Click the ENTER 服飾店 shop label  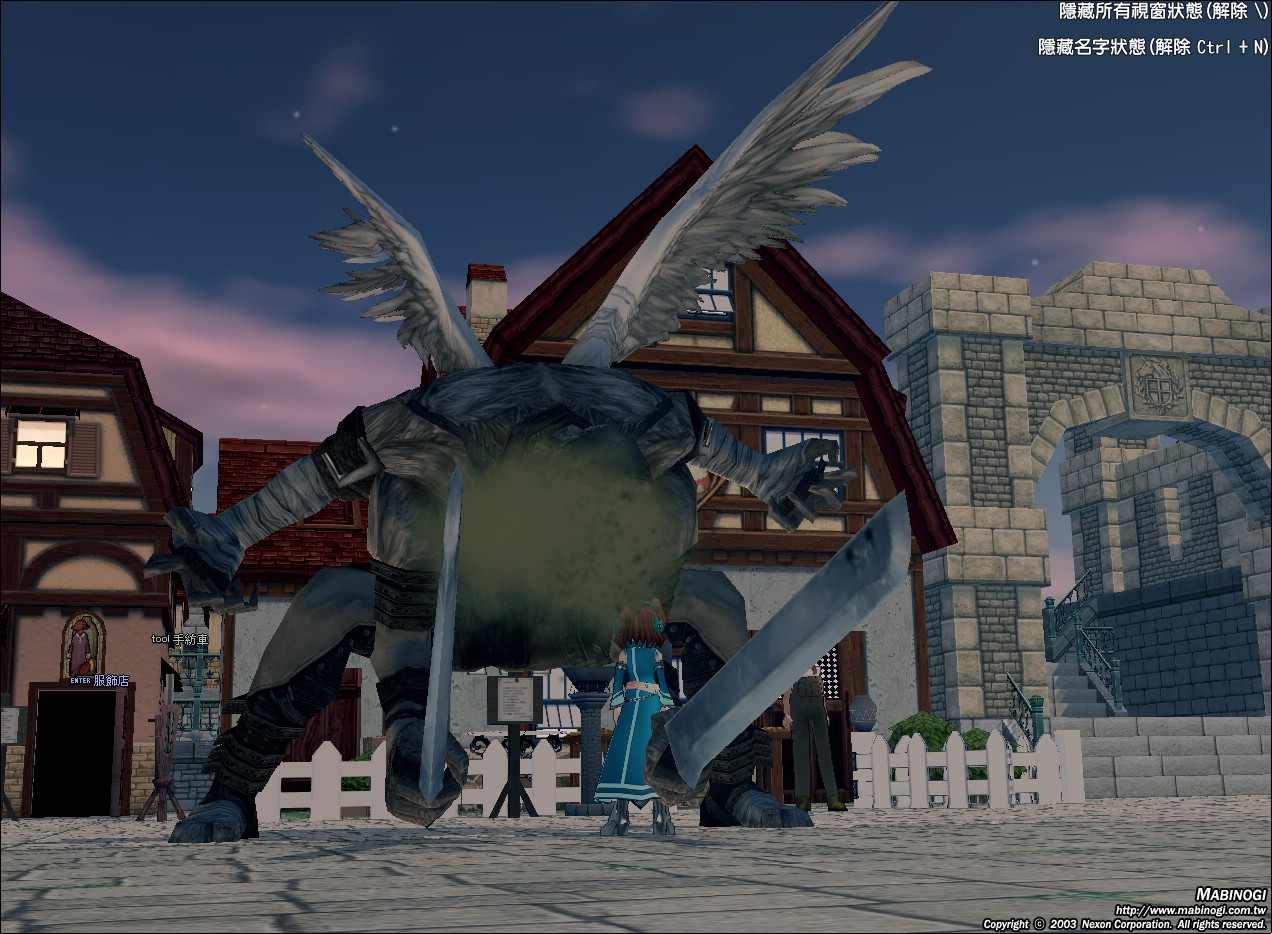[x=100, y=680]
